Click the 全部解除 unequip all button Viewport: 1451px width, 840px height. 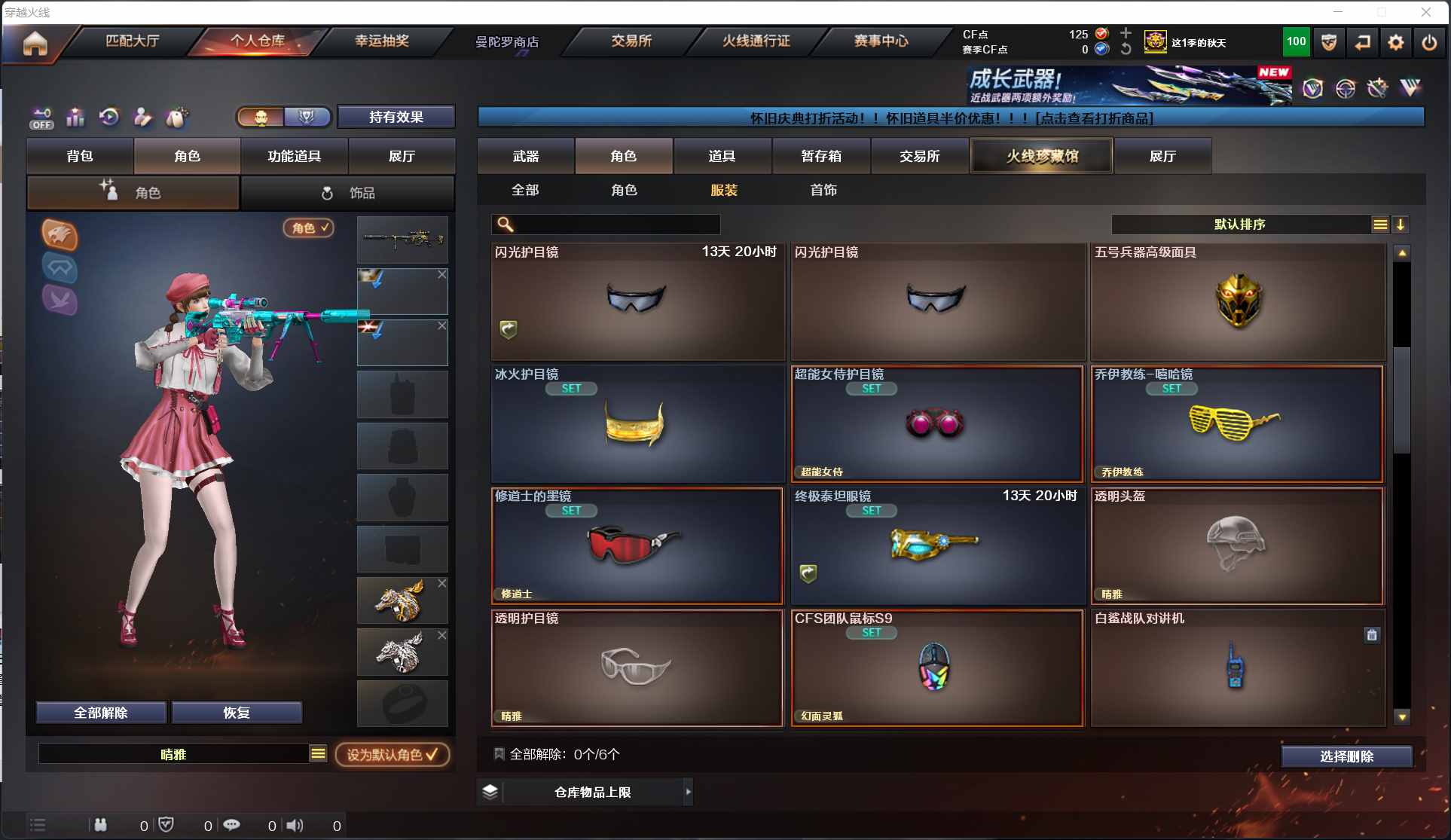101,713
